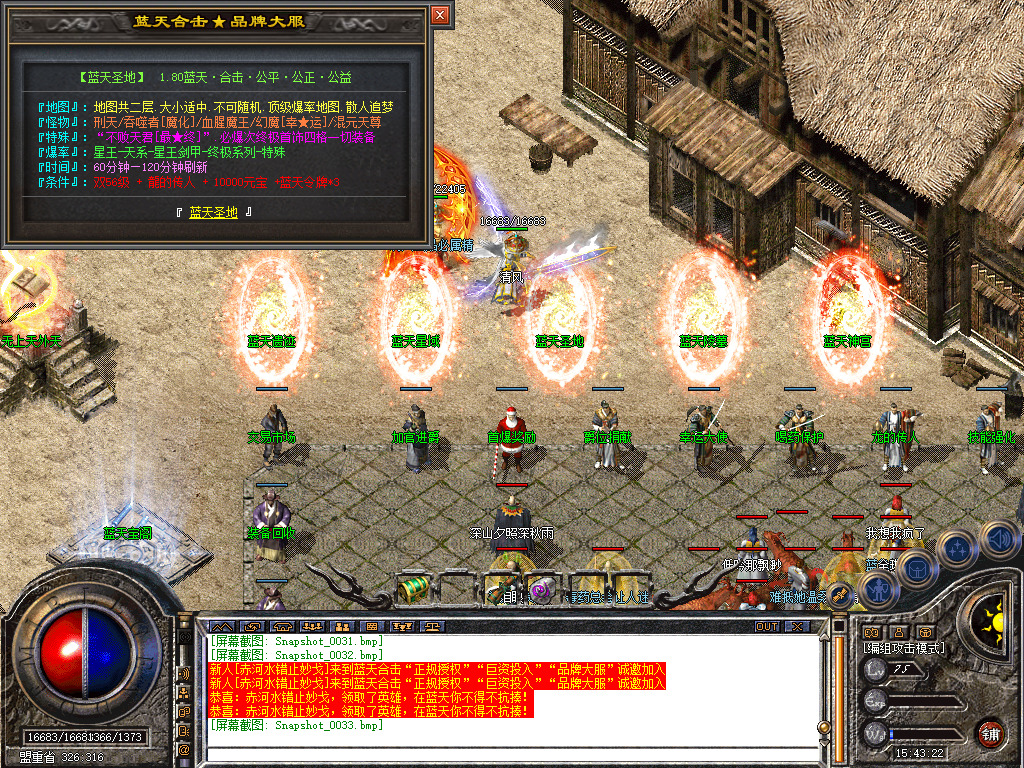Open the speaker sound settings orb
The width and height of the screenshot is (1024, 768).
pos(999,540)
